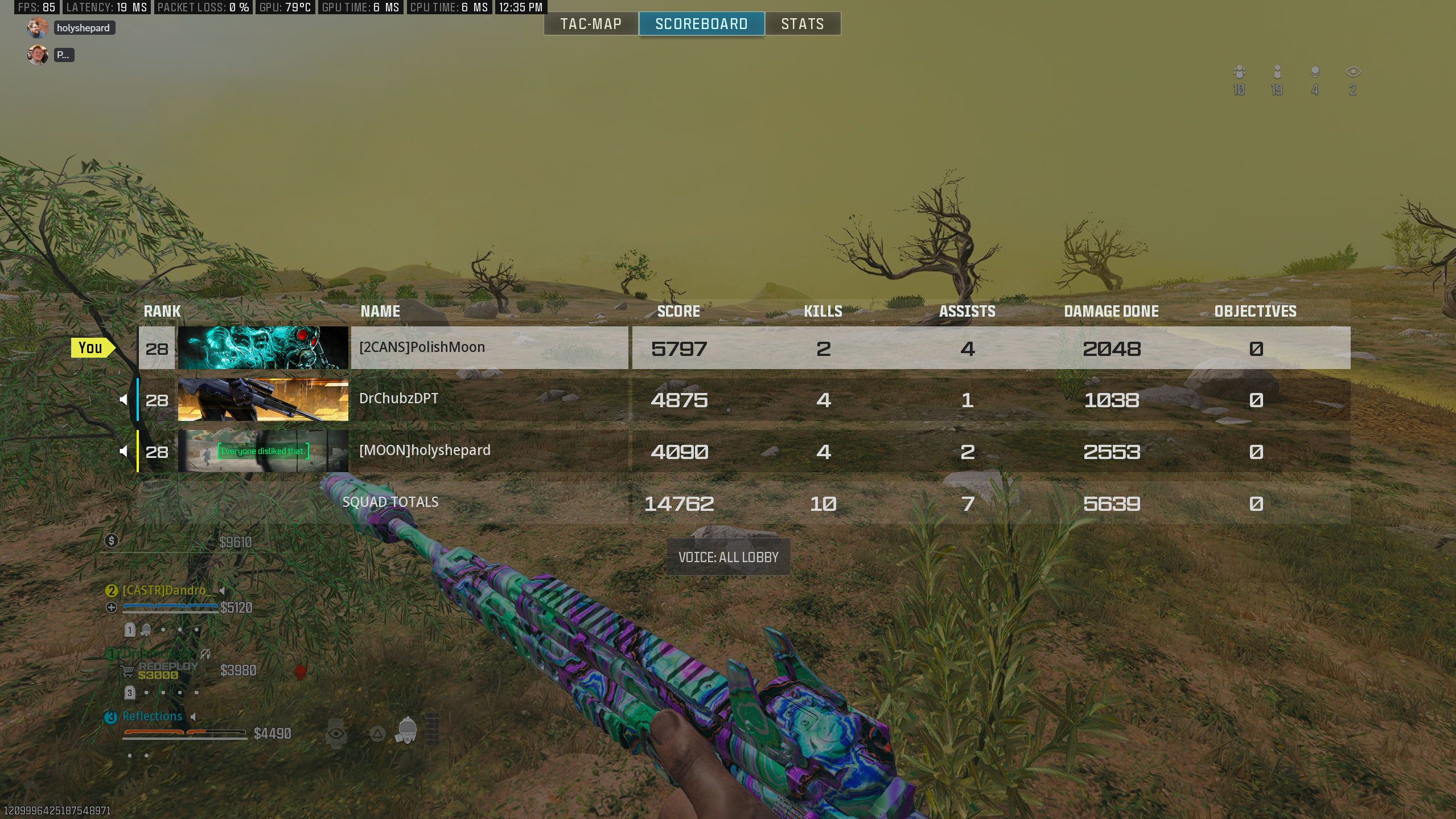The width and height of the screenshot is (1456, 819).
Task: Select squadmate [CASTR]Dandro_ in squad list
Action: (x=164, y=591)
